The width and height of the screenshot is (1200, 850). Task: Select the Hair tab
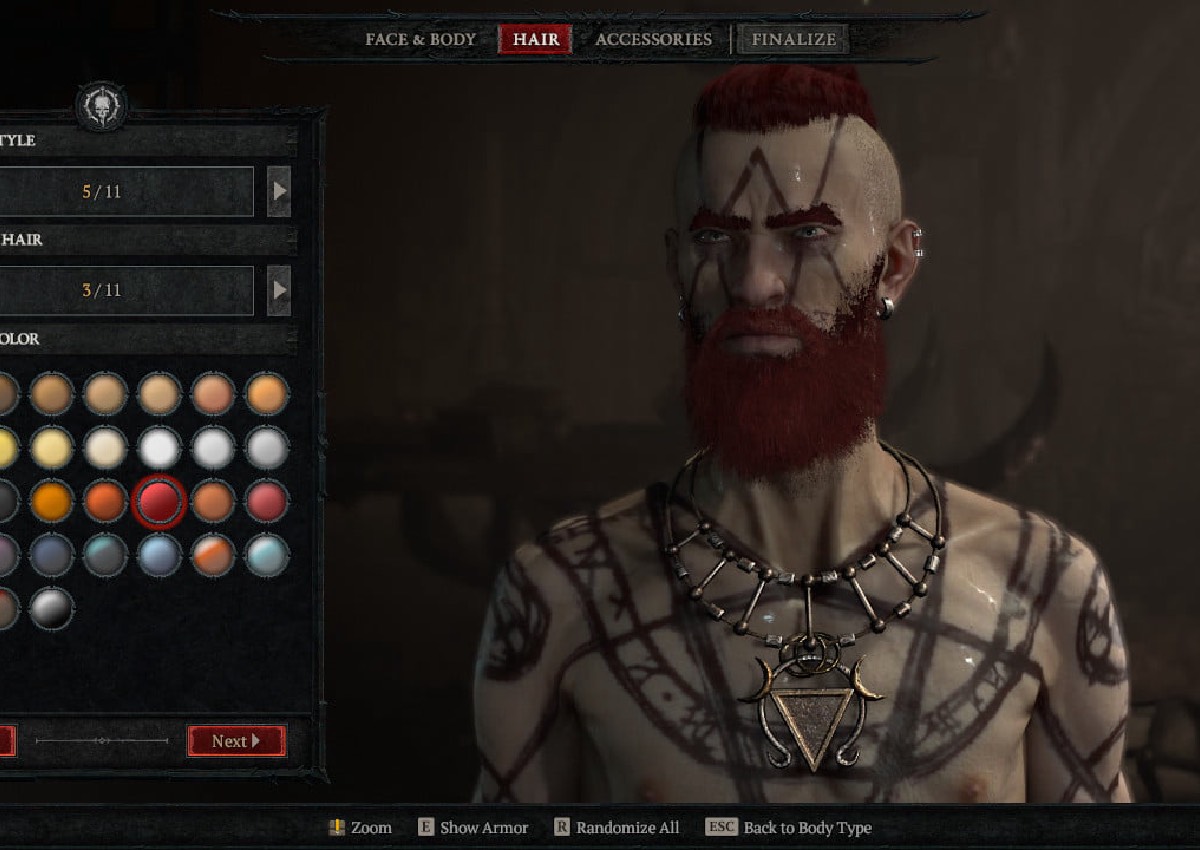[x=535, y=40]
